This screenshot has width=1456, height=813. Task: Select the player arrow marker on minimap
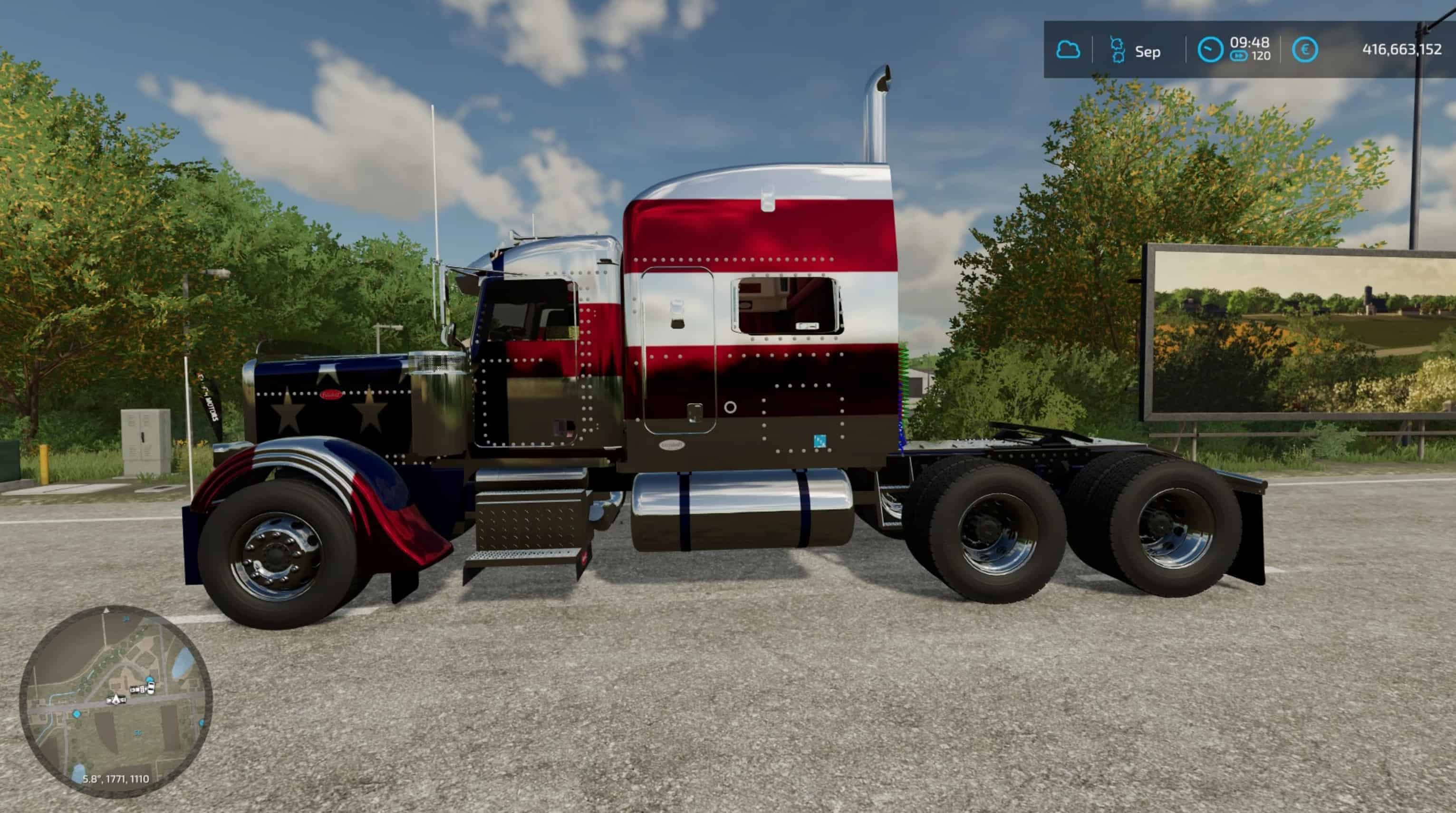point(116,699)
